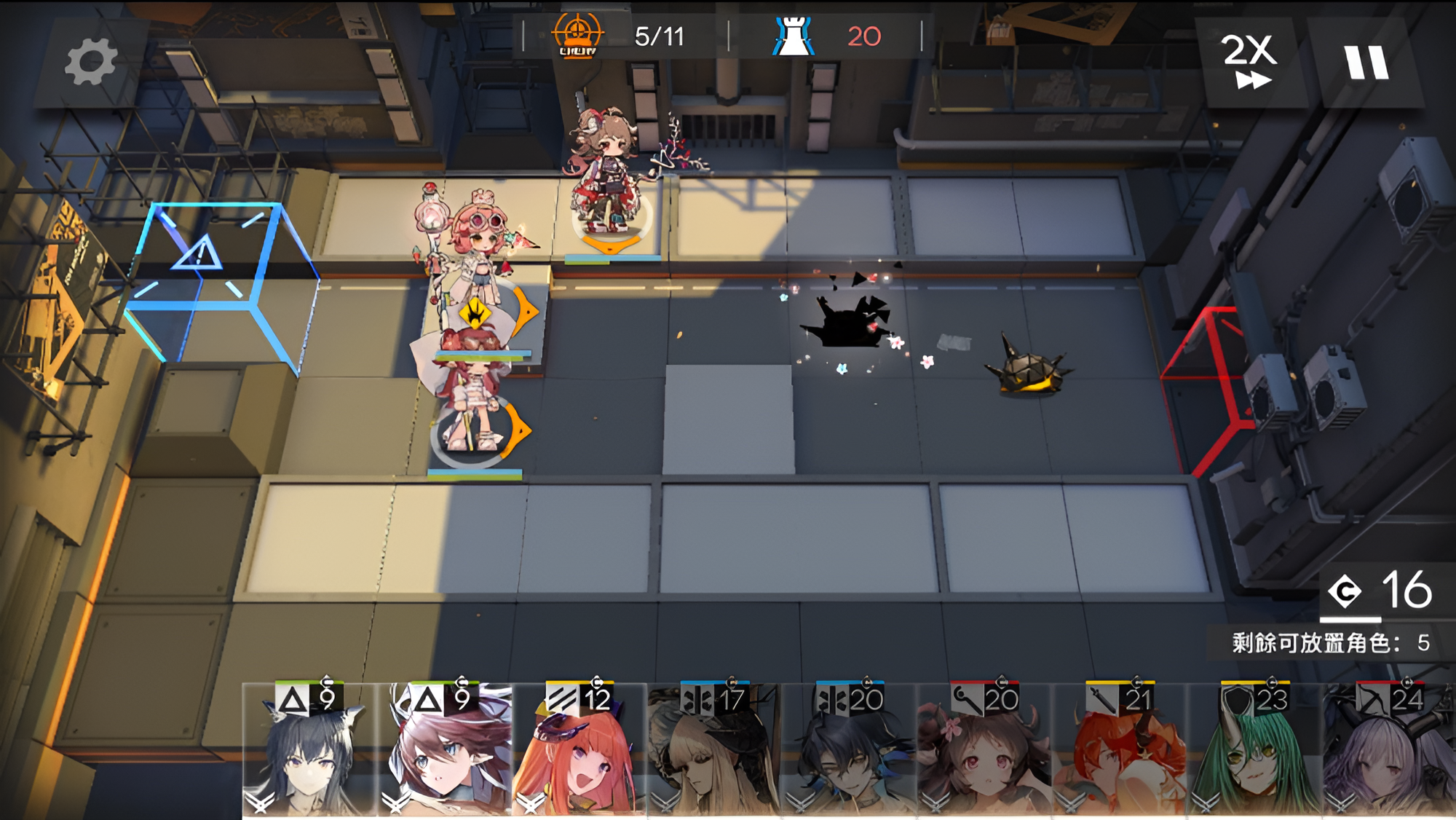Image resolution: width=1456 pixels, height=820 pixels.
Task: Pause the battle
Action: click(x=1366, y=63)
